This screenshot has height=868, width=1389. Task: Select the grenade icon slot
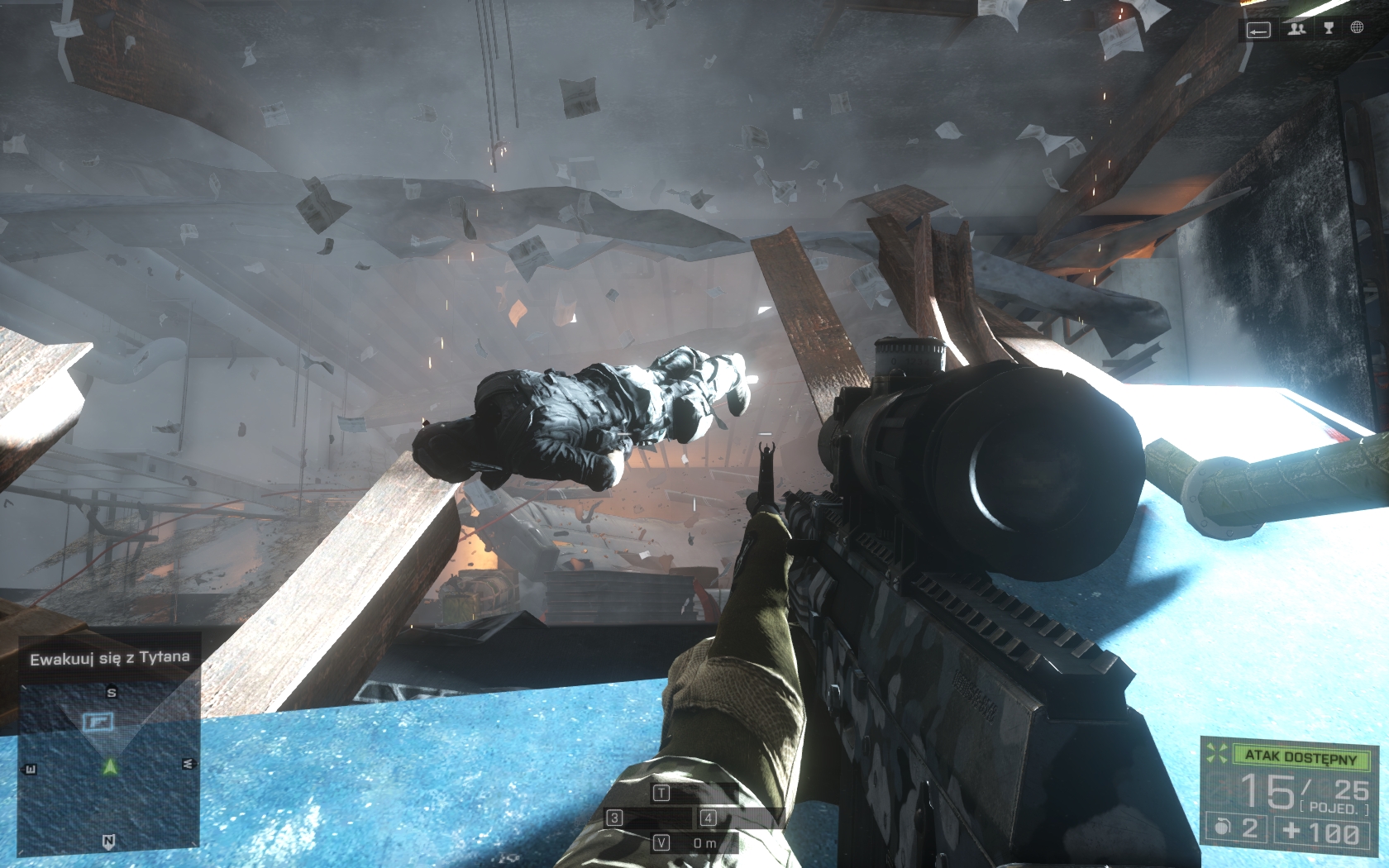tap(1223, 827)
